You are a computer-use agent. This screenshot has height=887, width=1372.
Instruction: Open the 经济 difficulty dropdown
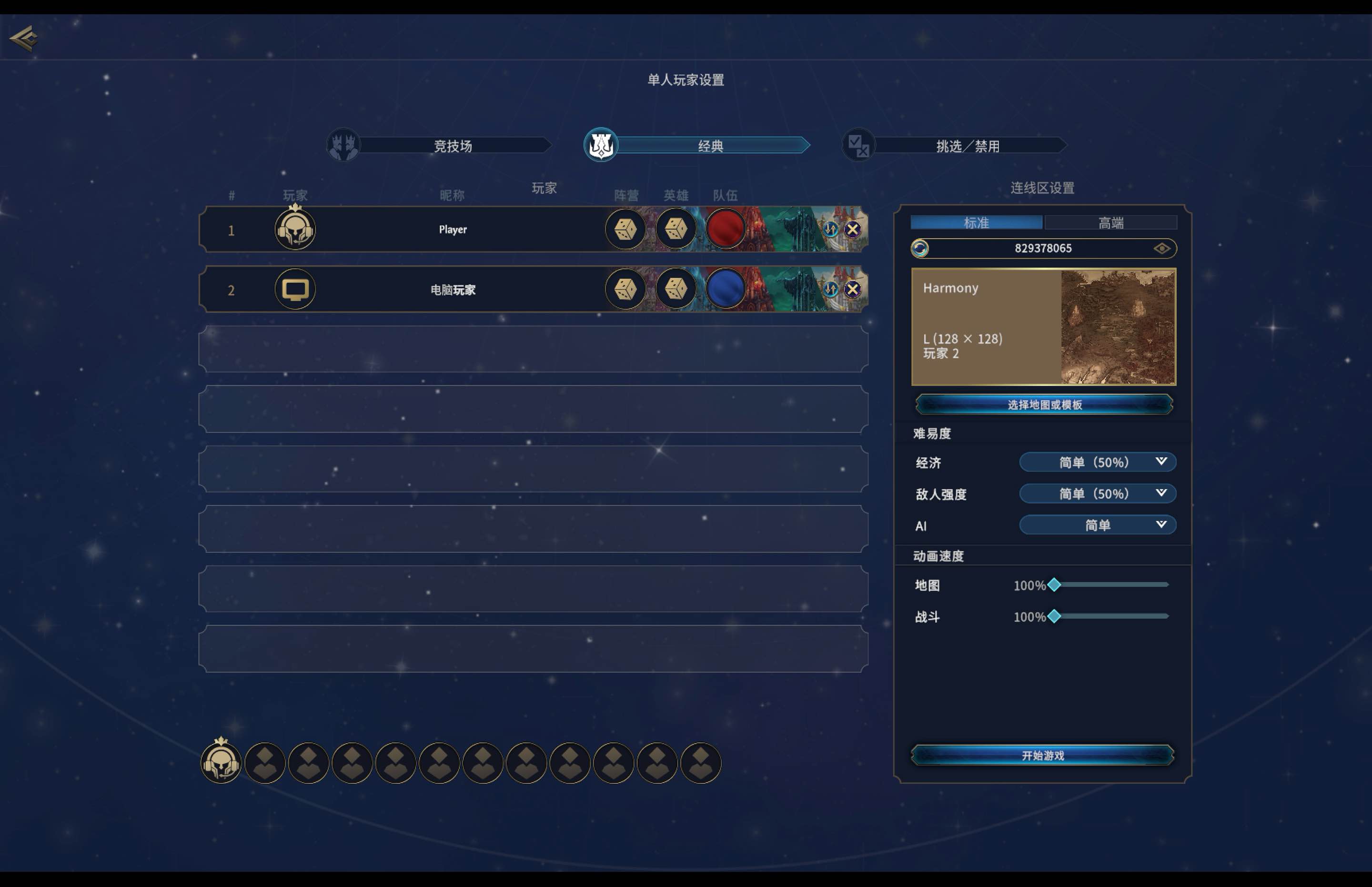[x=1097, y=462]
